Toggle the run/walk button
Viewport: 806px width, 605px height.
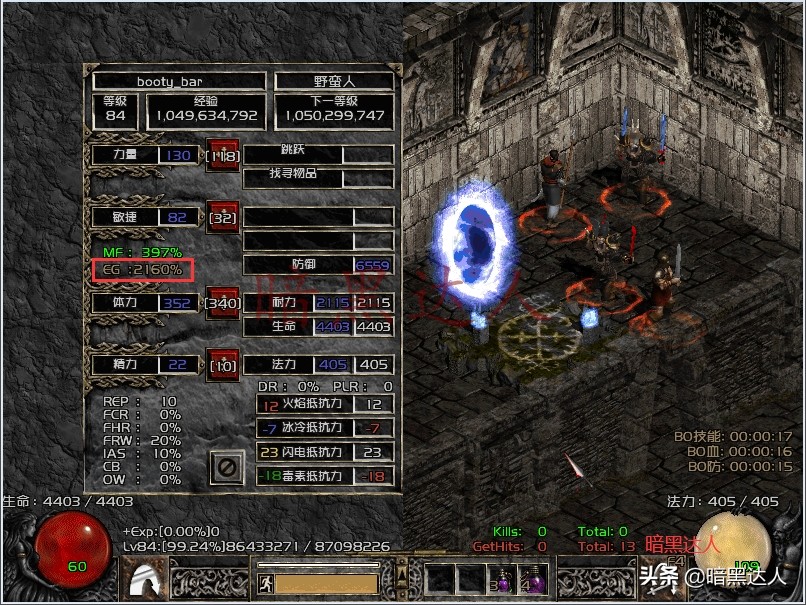click(266, 582)
